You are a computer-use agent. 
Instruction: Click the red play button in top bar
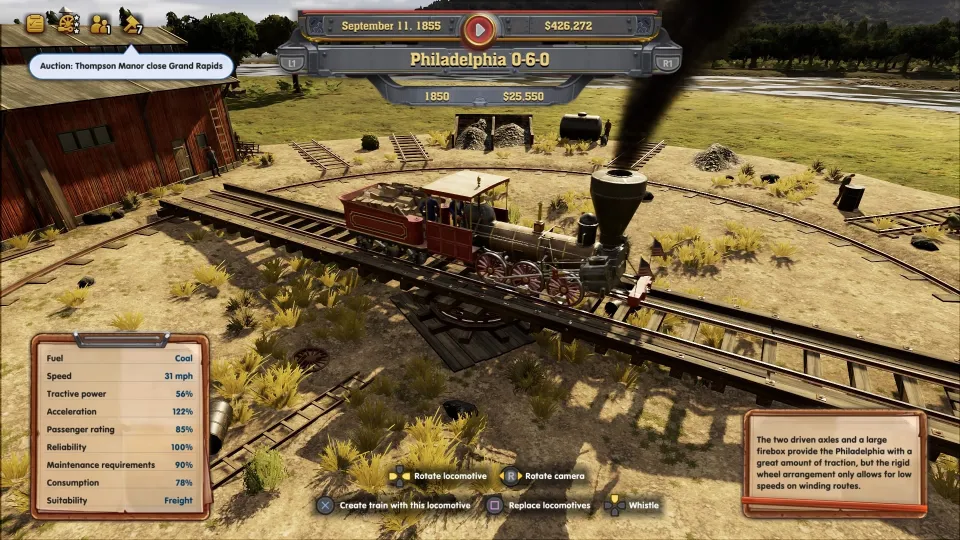tap(479, 30)
